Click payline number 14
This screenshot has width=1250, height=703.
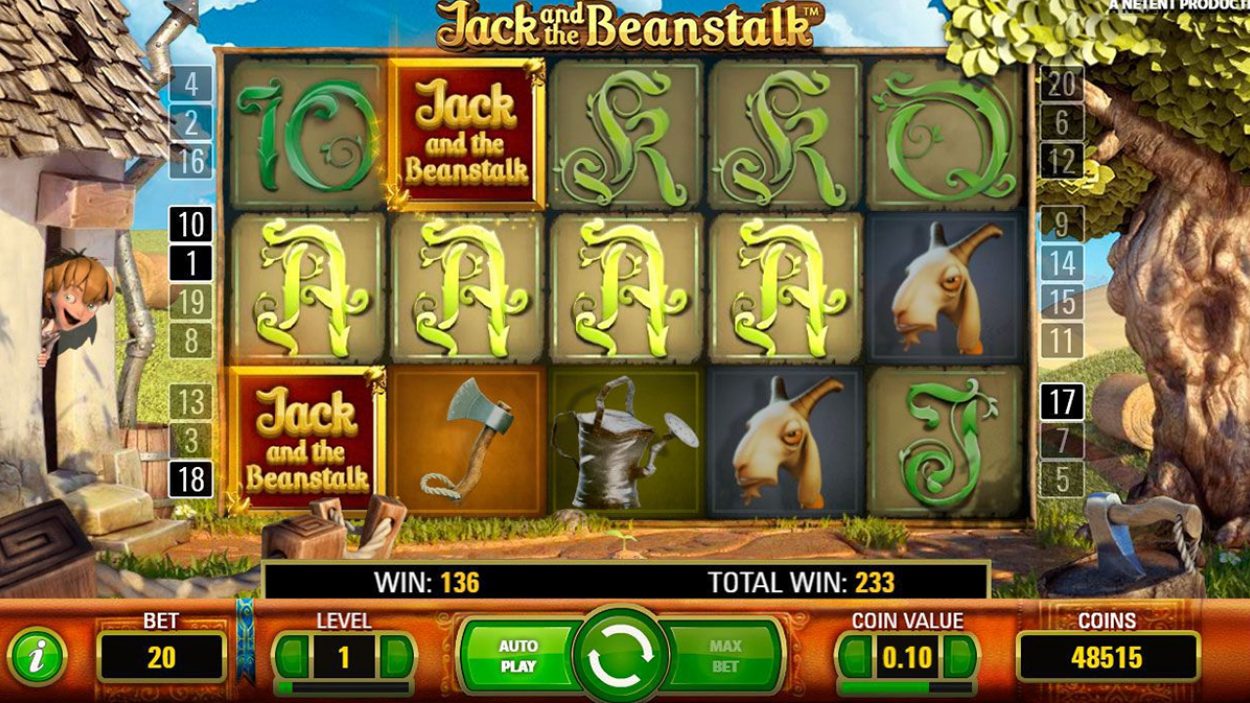[x=1062, y=264]
